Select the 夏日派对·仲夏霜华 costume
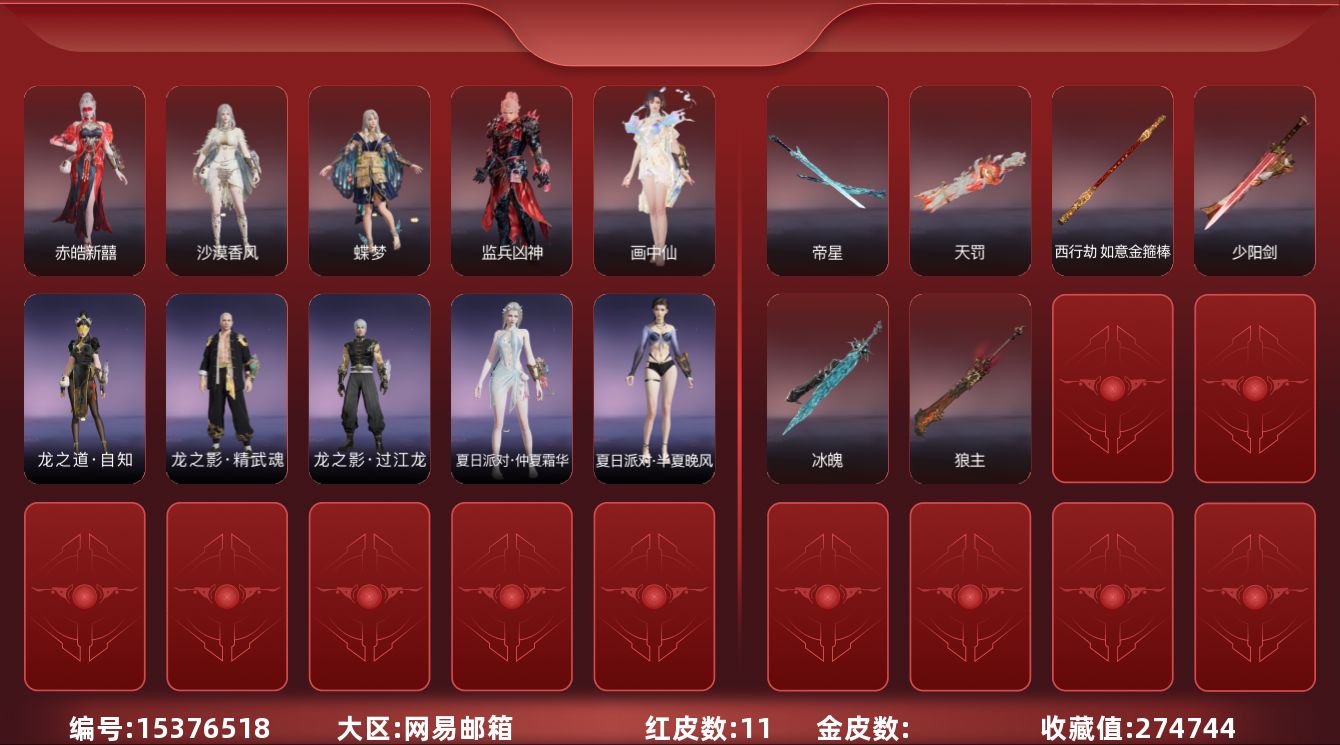 (x=512, y=388)
